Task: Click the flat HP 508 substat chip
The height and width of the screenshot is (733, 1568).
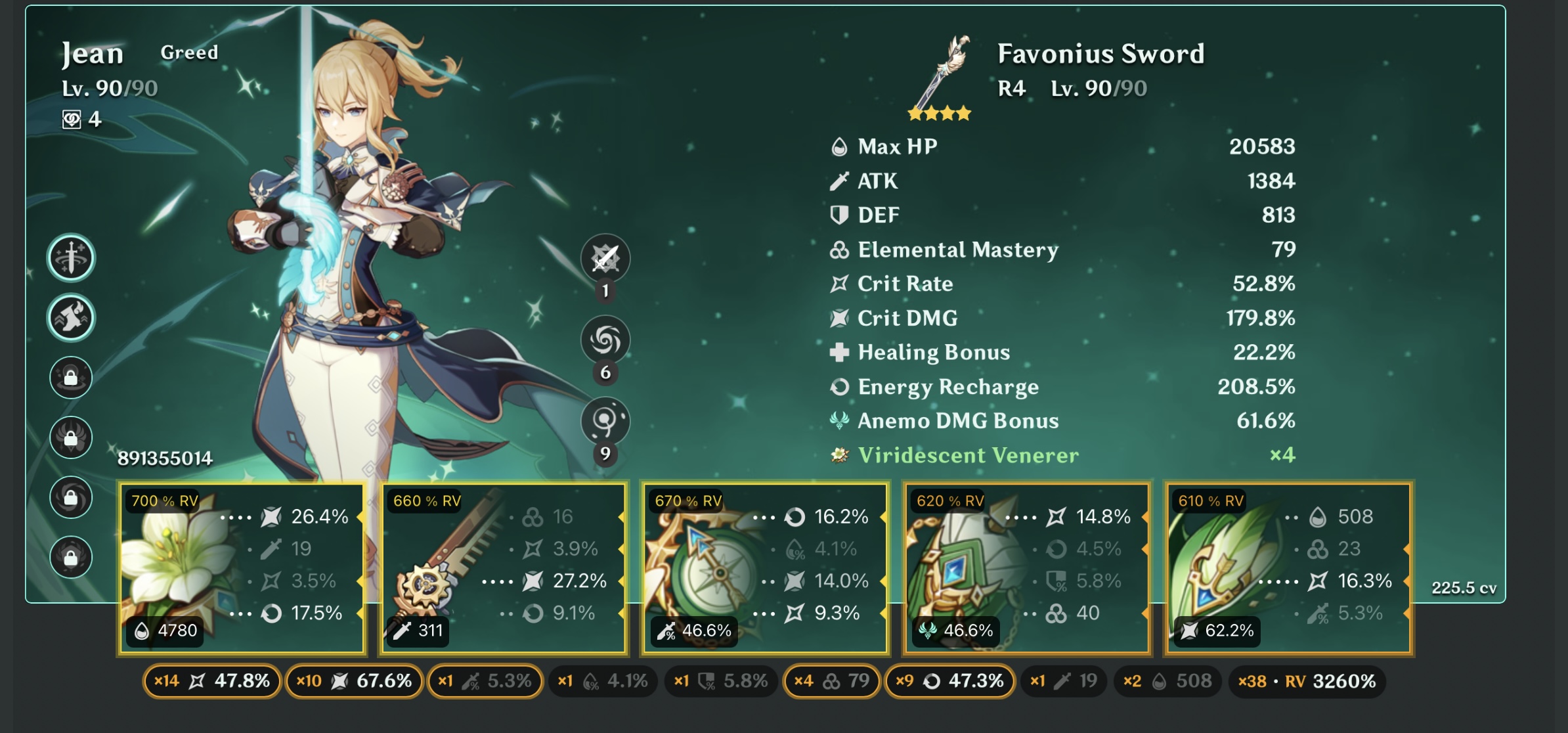Action: (x=1167, y=681)
